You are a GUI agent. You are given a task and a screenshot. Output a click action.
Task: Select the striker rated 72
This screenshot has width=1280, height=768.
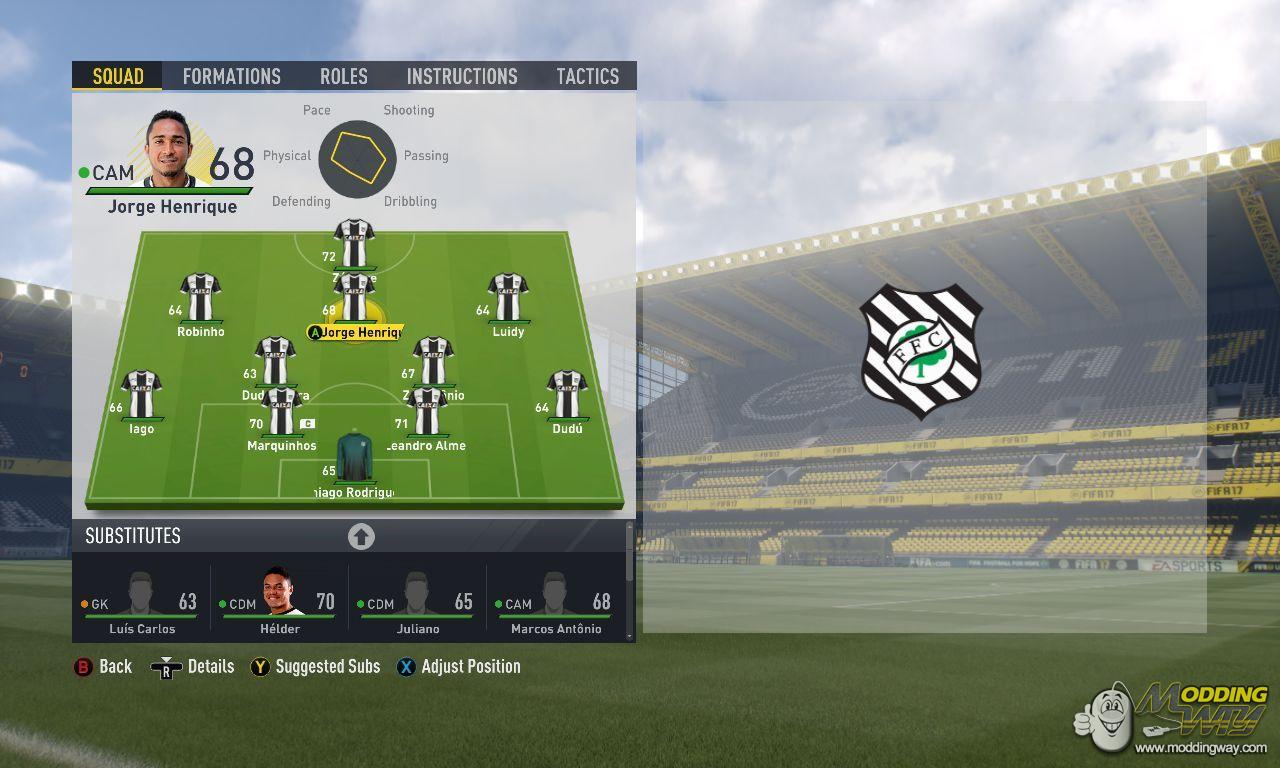(354, 245)
